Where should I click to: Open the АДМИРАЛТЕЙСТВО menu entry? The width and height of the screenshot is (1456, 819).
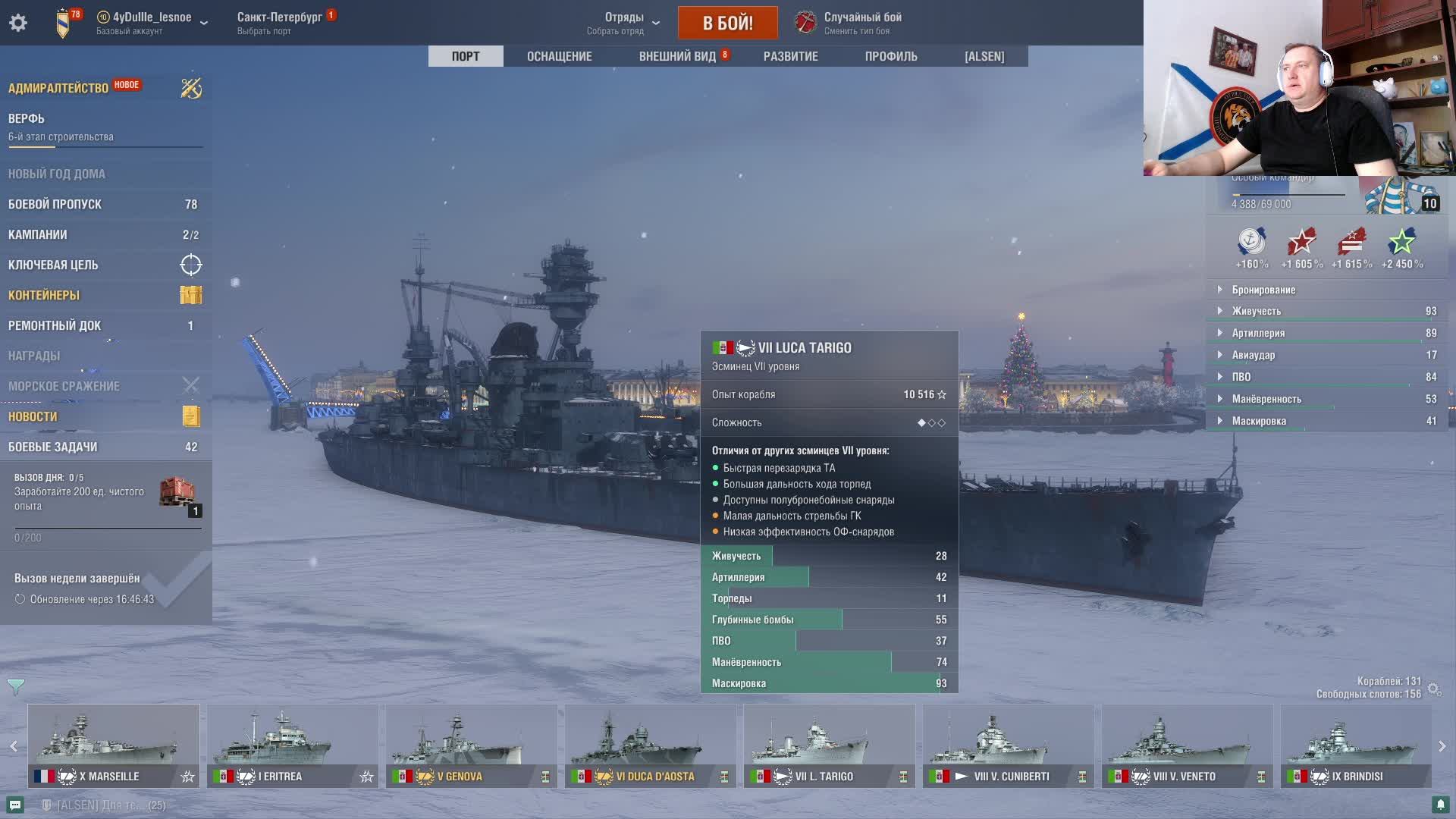click(58, 88)
